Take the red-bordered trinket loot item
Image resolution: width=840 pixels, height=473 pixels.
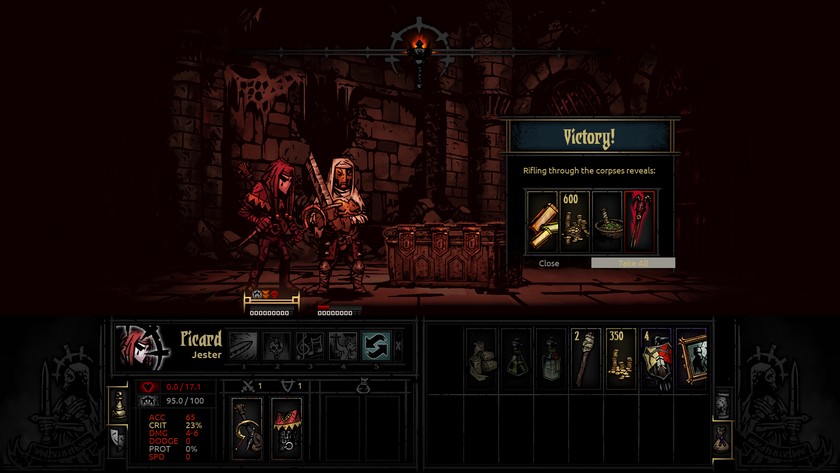pyautogui.click(x=639, y=218)
